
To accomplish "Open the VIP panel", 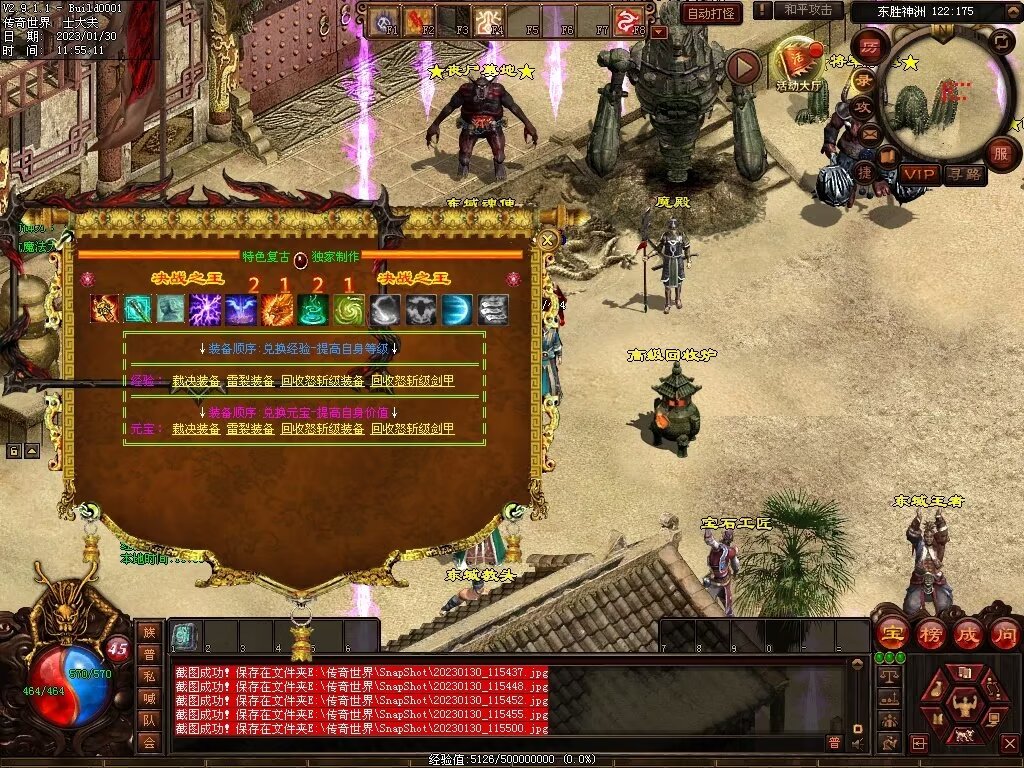I will point(919,174).
